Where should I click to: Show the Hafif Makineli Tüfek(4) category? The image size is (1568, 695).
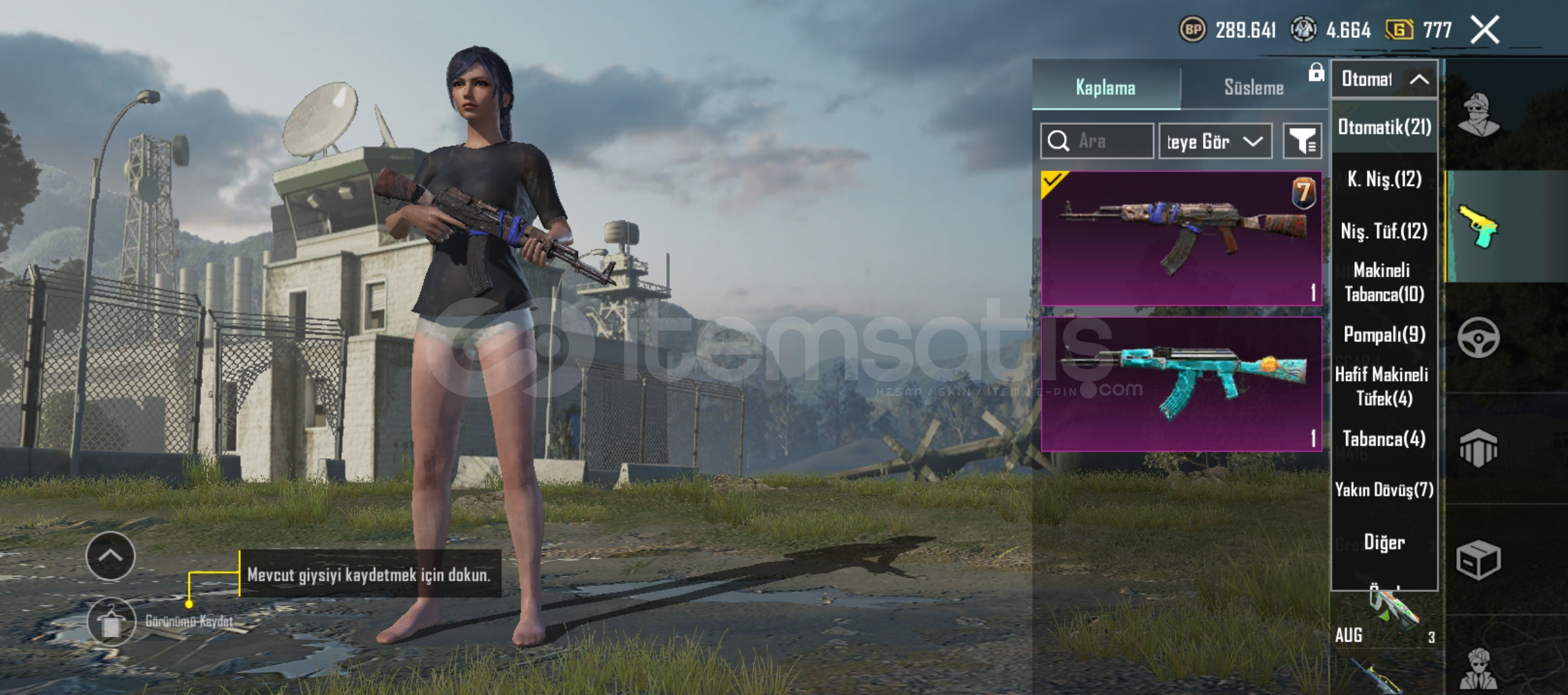point(1384,386)
